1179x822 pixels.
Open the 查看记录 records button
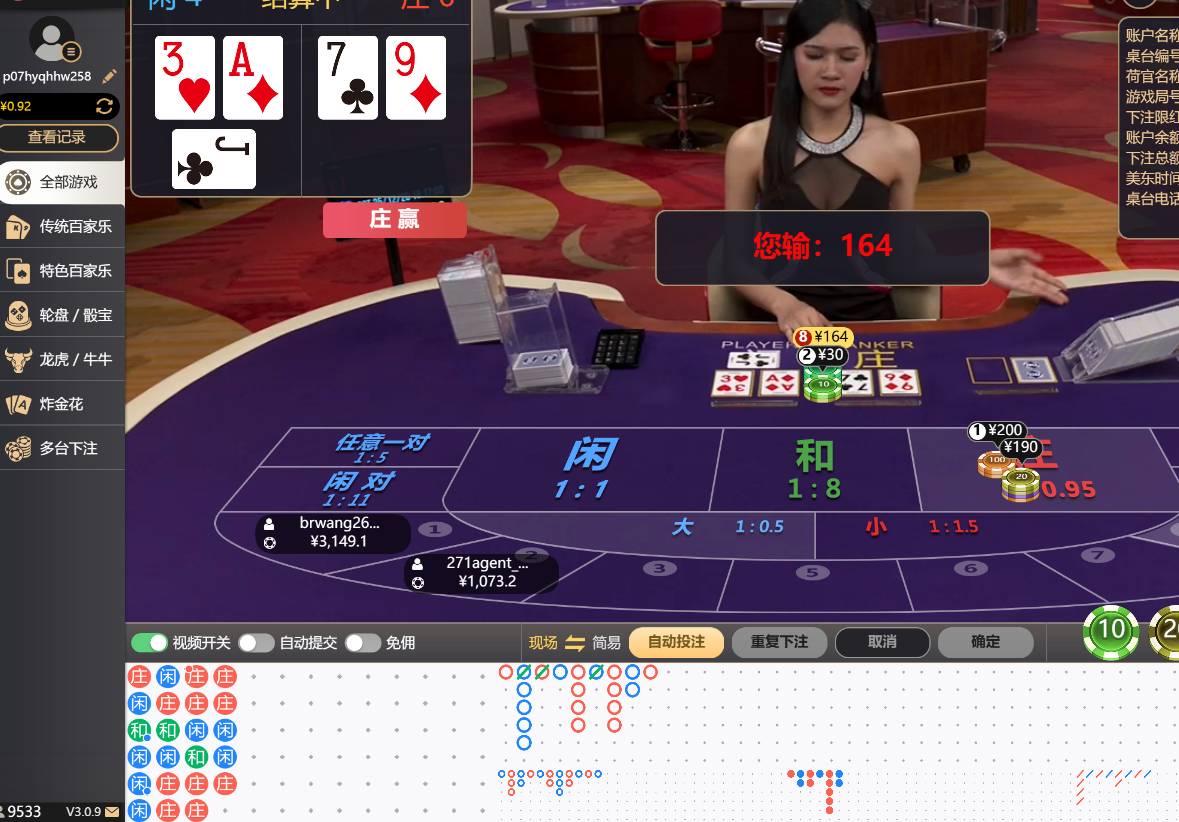(58, 138)
